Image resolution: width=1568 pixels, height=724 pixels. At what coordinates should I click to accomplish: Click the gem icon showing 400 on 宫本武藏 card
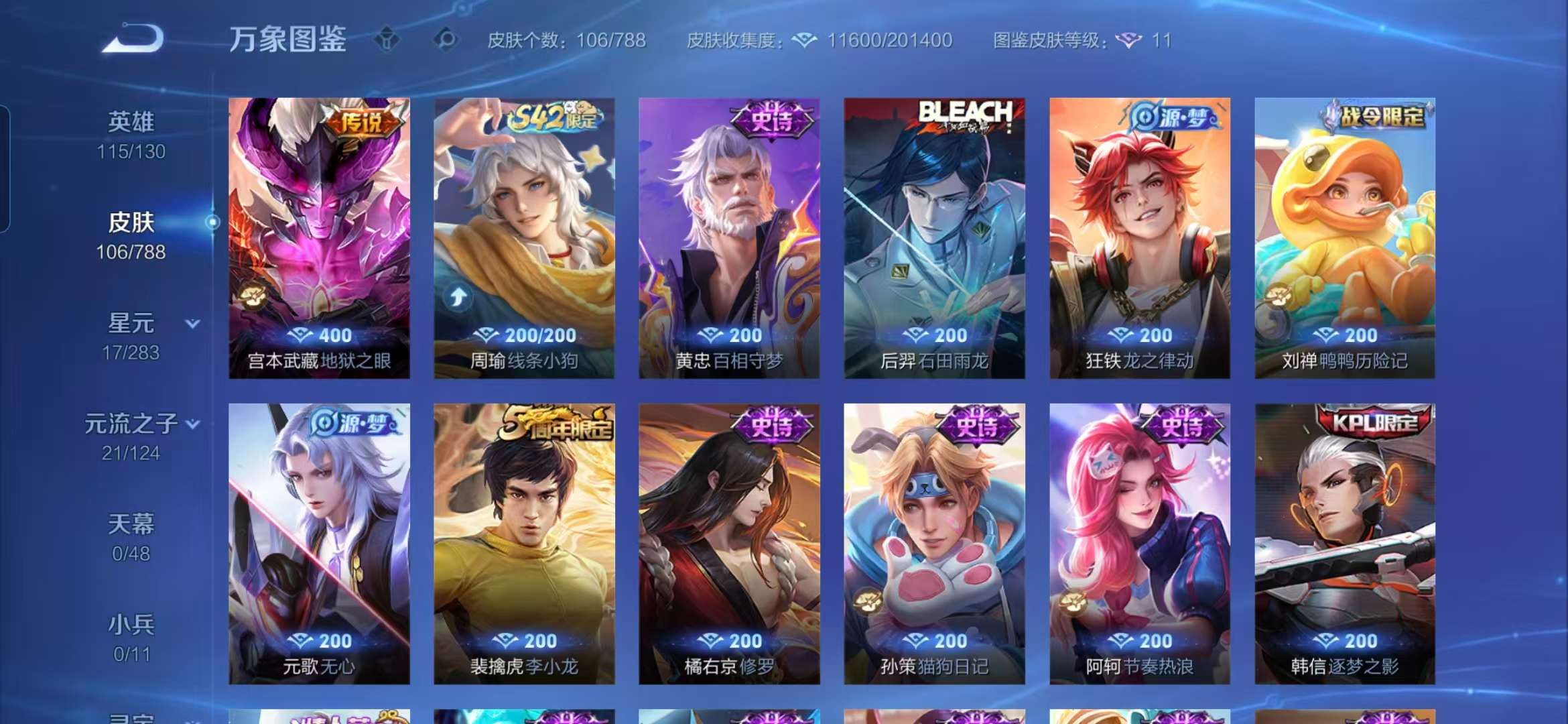pyautogui.click(x=303, y=335)
